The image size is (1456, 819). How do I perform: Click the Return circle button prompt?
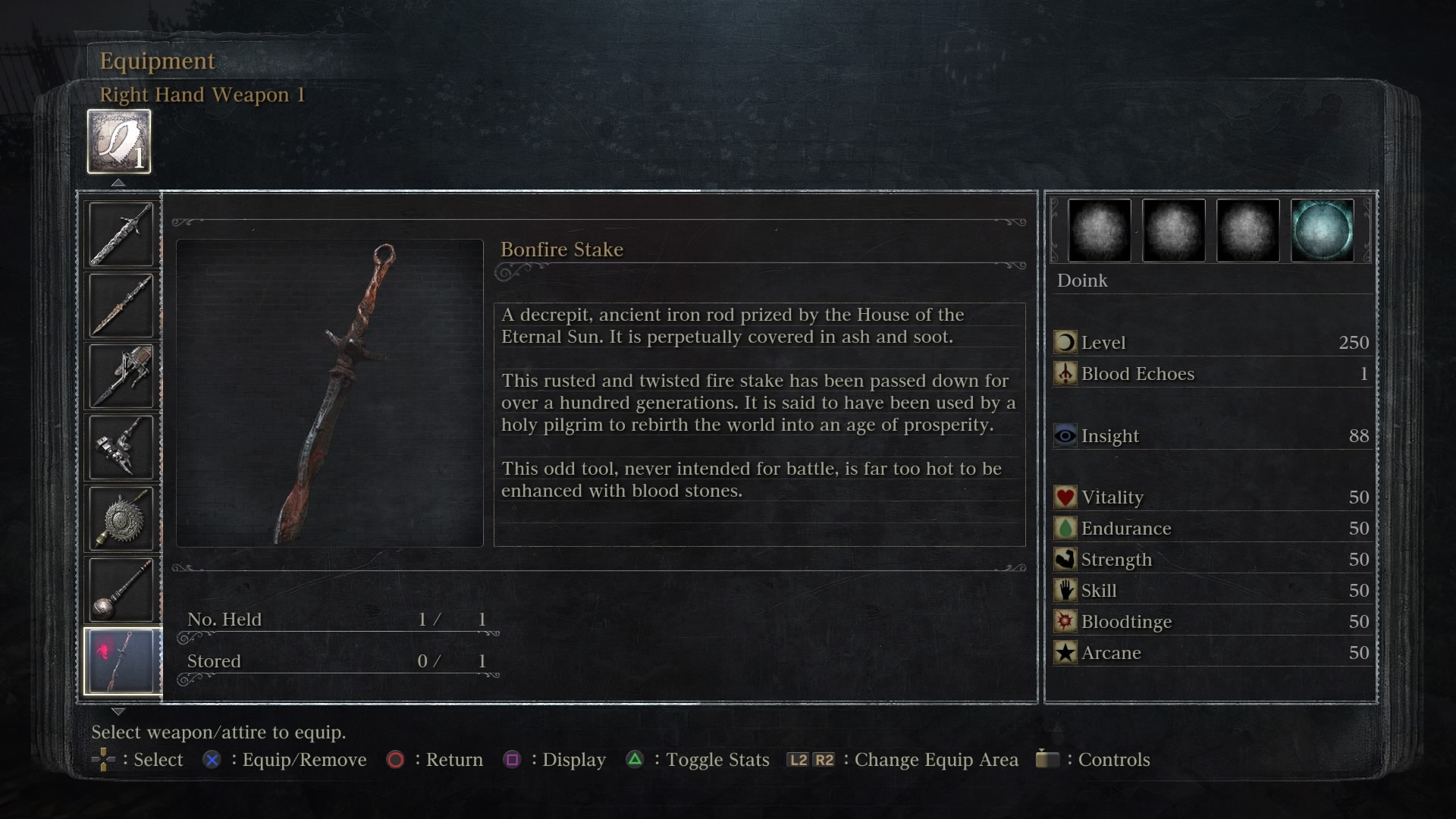[x=396, y=759]
